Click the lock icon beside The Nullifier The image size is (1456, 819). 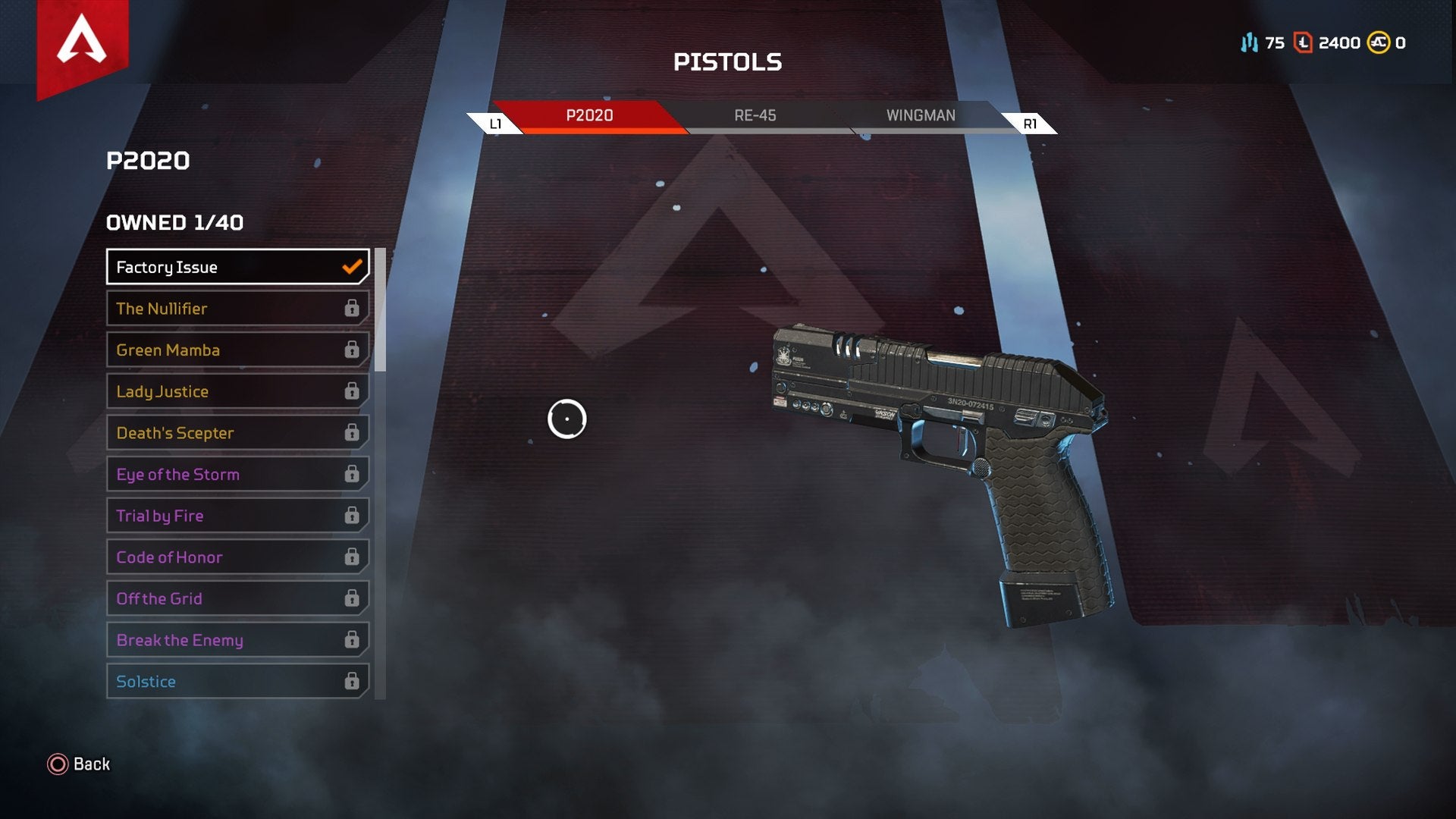(351, 308)
